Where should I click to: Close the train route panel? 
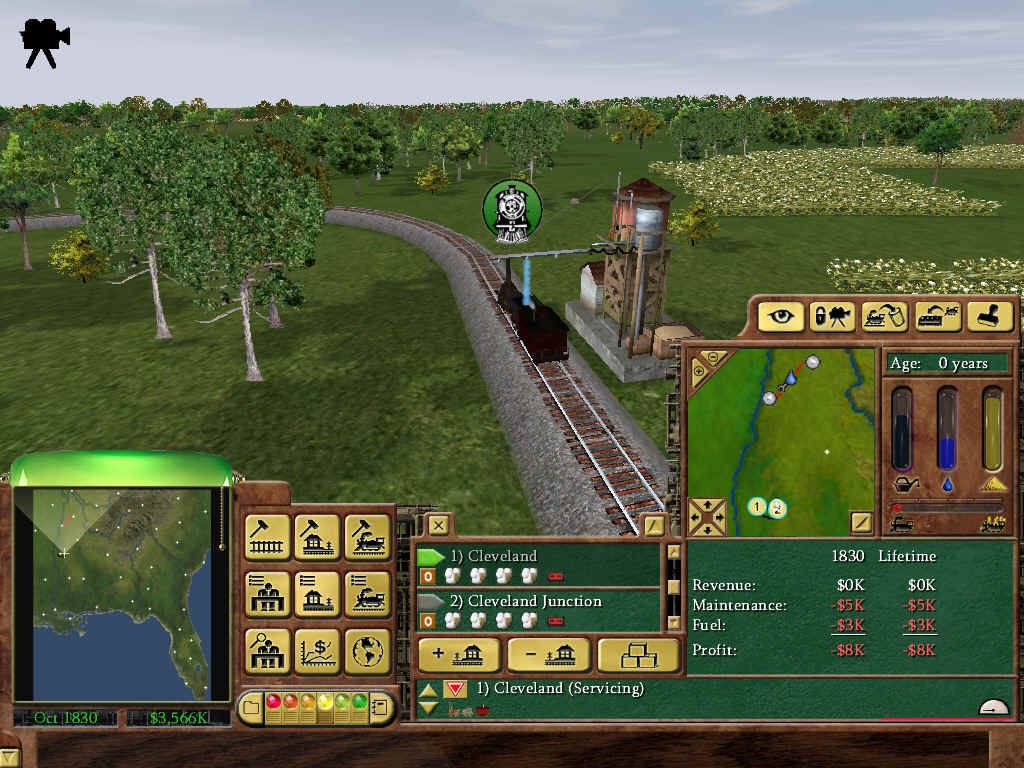point(437,525)
